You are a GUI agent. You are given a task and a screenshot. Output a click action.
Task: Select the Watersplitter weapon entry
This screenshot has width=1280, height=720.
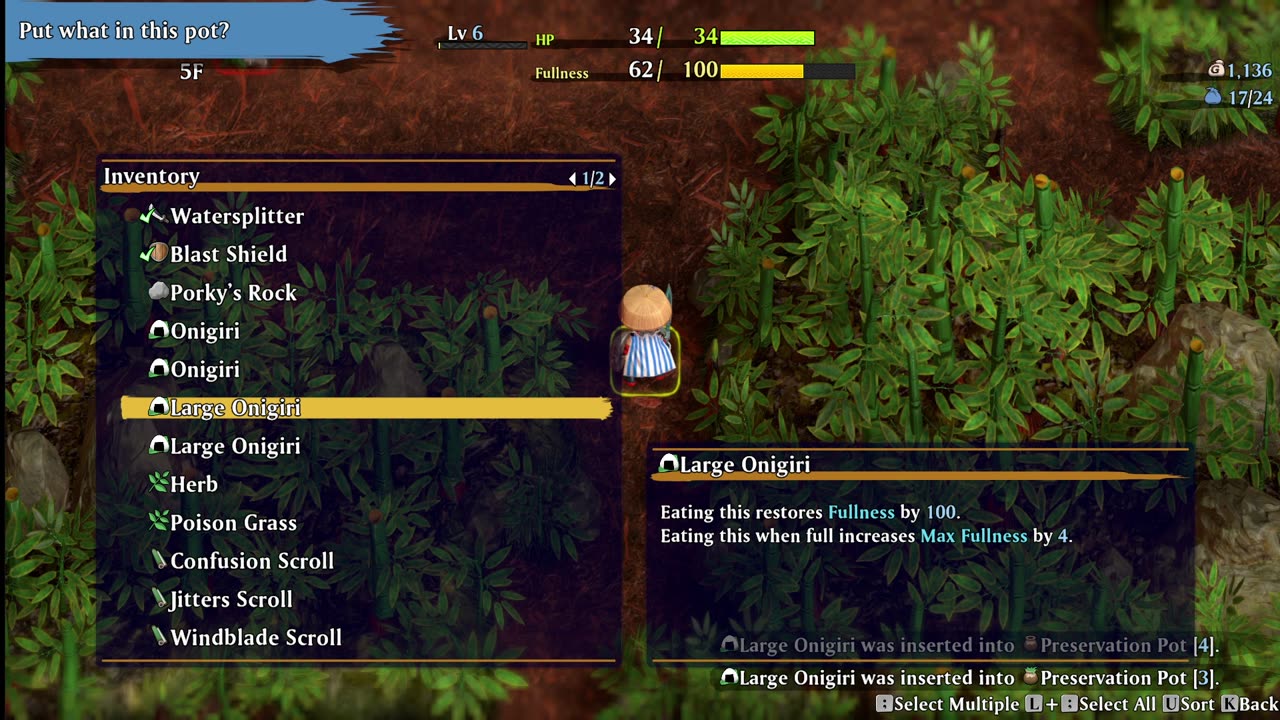click(x=237, y=216)
